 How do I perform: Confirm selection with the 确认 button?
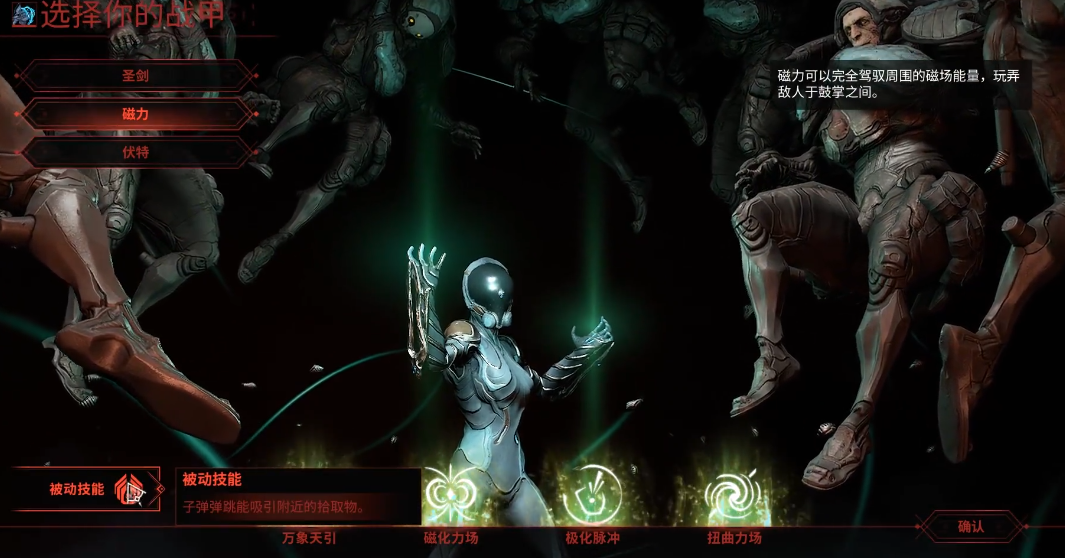point(971,526)
